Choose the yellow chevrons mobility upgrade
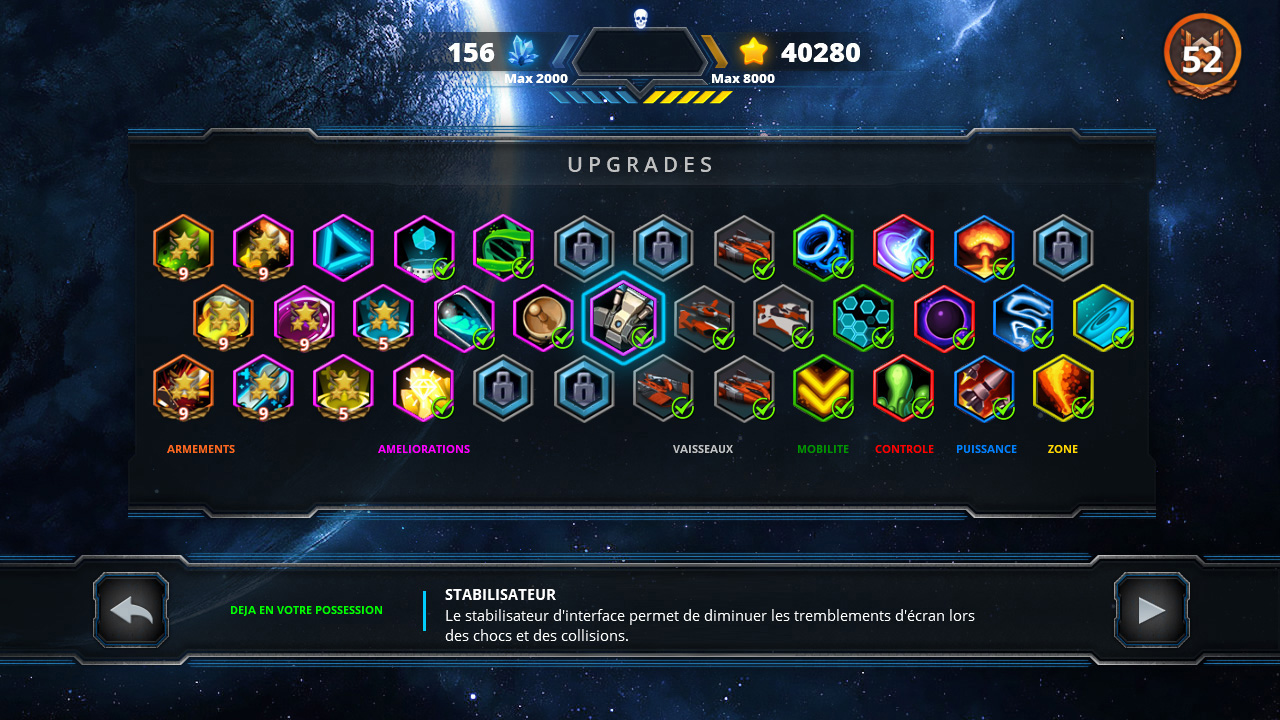1280x720 pixels. point(823,388)
